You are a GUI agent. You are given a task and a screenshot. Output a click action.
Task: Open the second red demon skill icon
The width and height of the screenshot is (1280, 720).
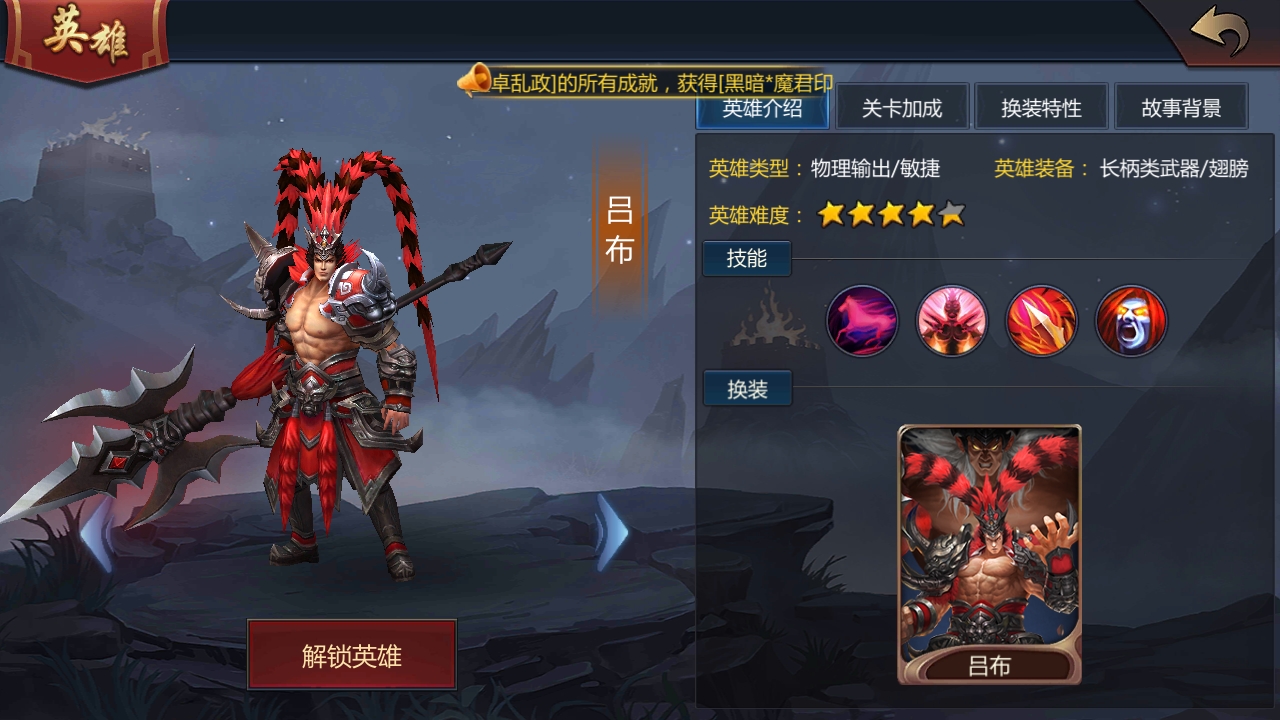pyautogui.click(x=951, y=321)
